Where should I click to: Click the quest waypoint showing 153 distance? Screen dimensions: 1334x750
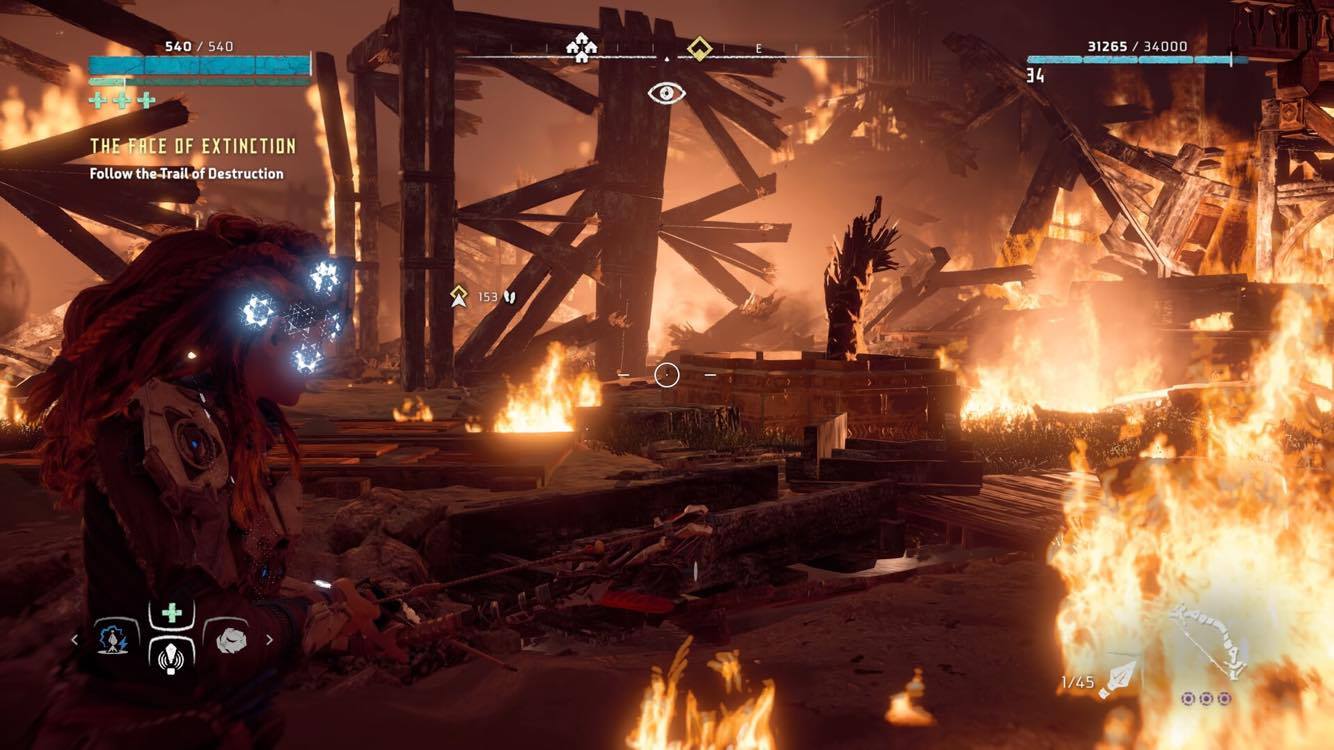pyautogui.click(x=460, y=296)
